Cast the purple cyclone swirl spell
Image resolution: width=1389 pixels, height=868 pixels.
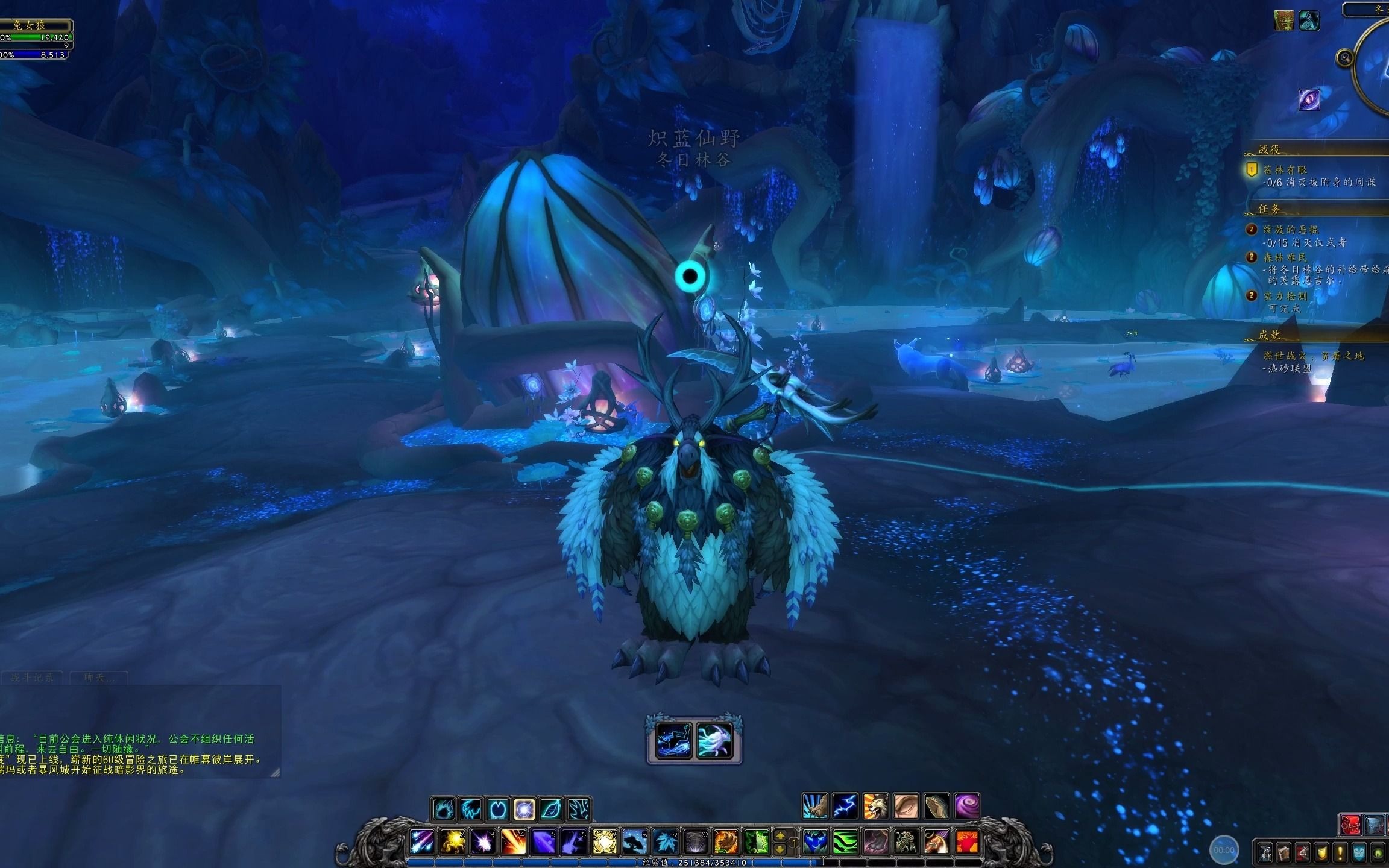(966, 807)
